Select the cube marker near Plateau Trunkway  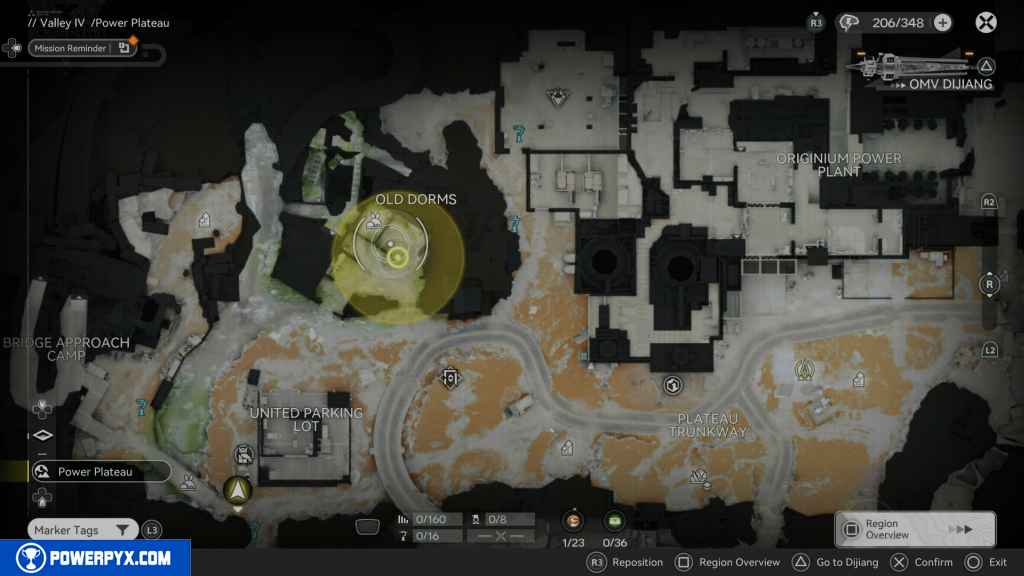click(672, 384)
